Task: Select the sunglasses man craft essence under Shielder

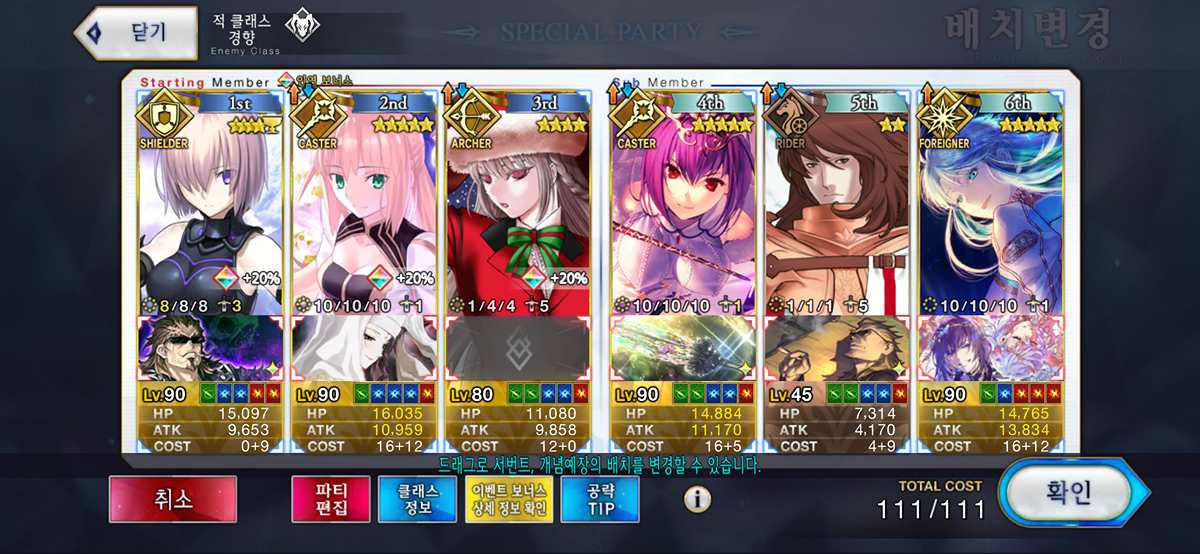Action: click(x=212, y=350)
